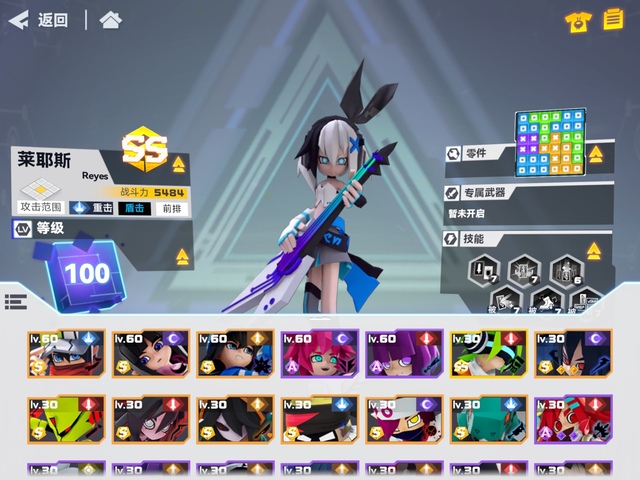Open the yellow costume shirt icon
Image resolution: width=640 pixels, height=480 pixels.
tap(577, 20)
